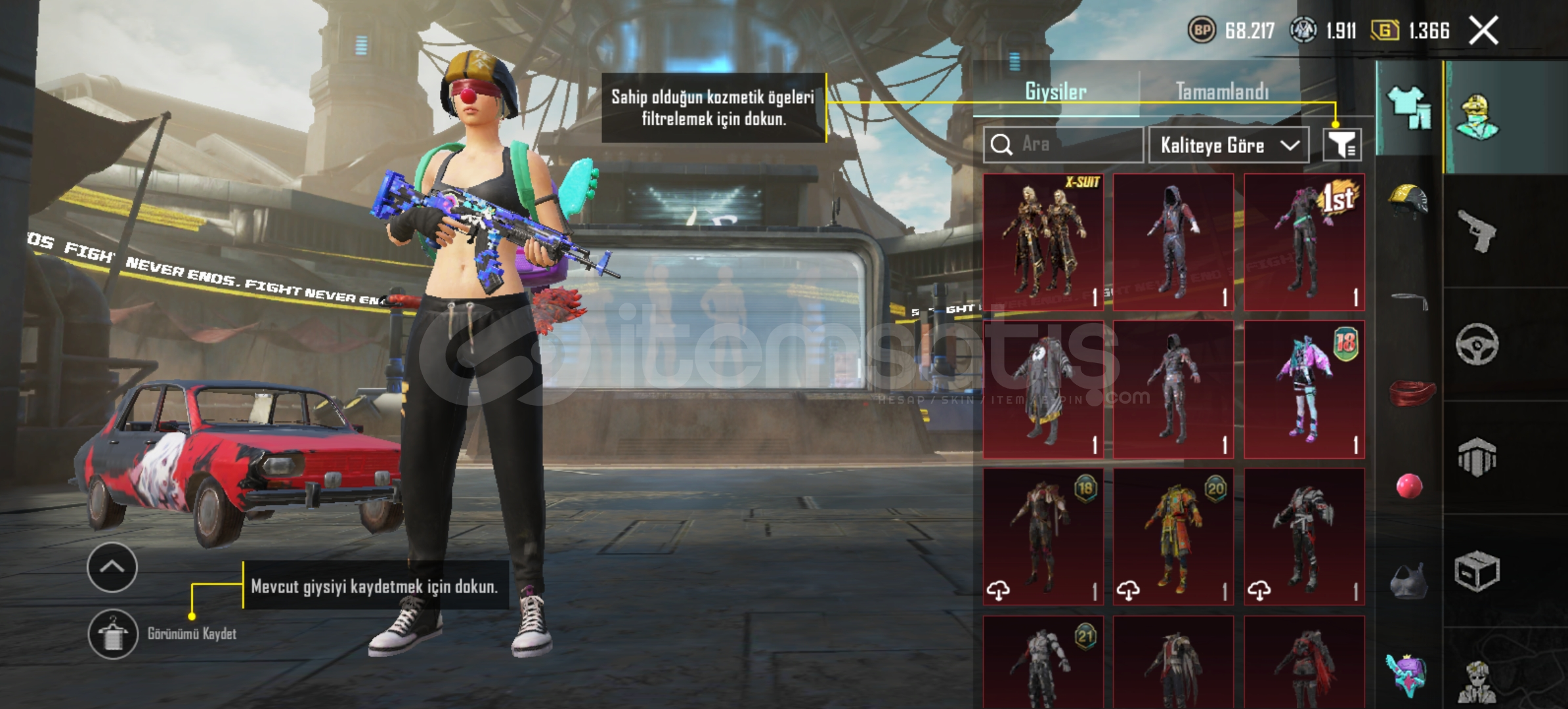Show the helmet headgear sub-category

click(1408, 200)
